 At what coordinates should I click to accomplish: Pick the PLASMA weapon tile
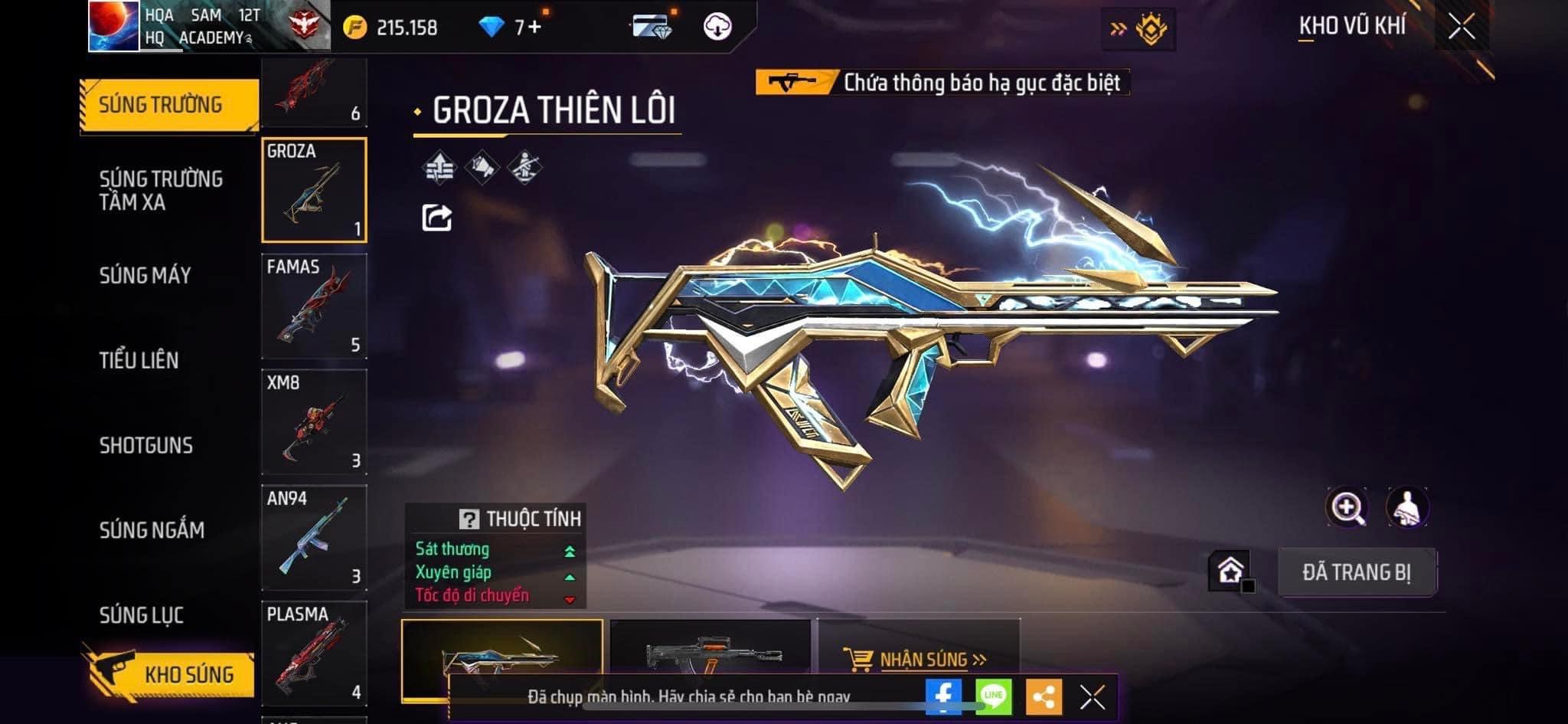314,654
